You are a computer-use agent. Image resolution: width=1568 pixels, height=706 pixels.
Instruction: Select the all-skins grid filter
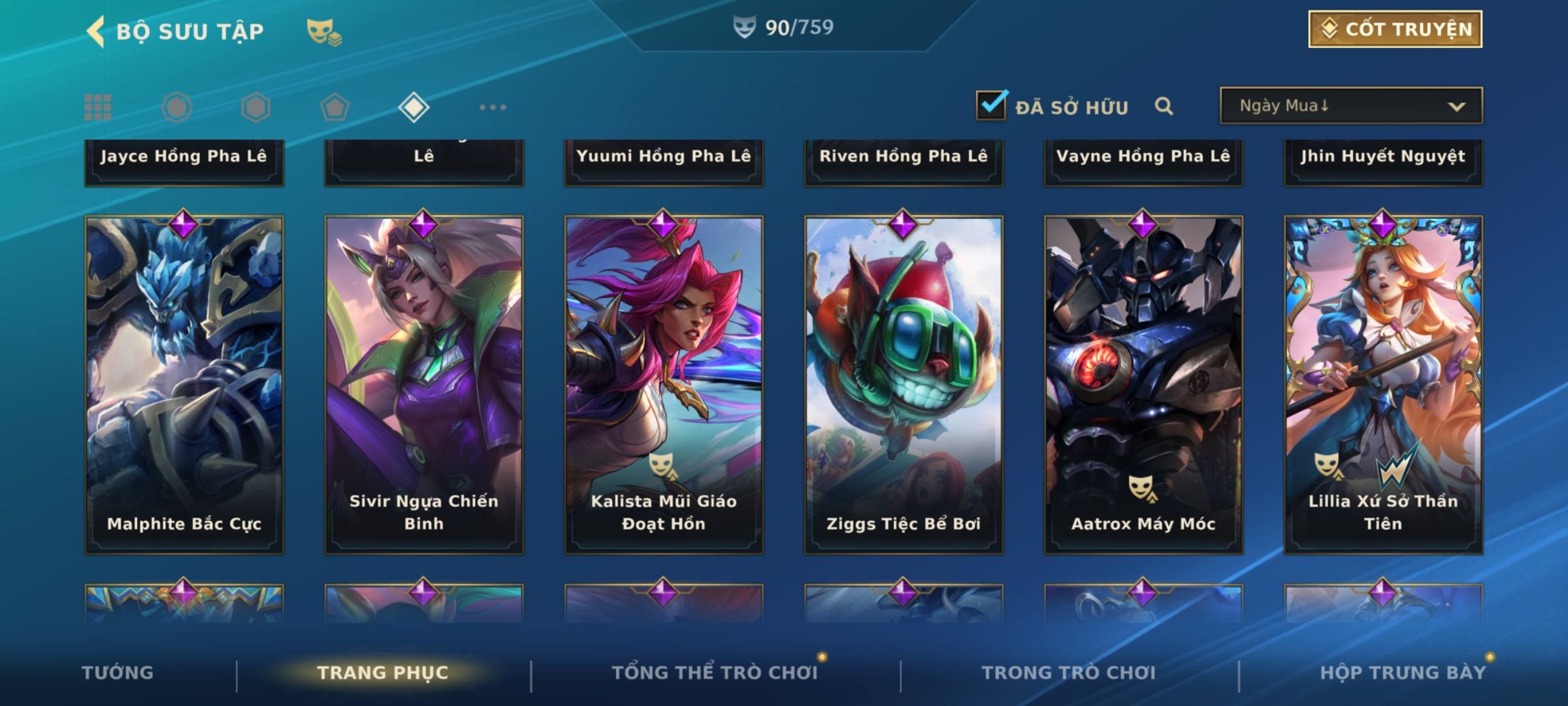point(98,107)
